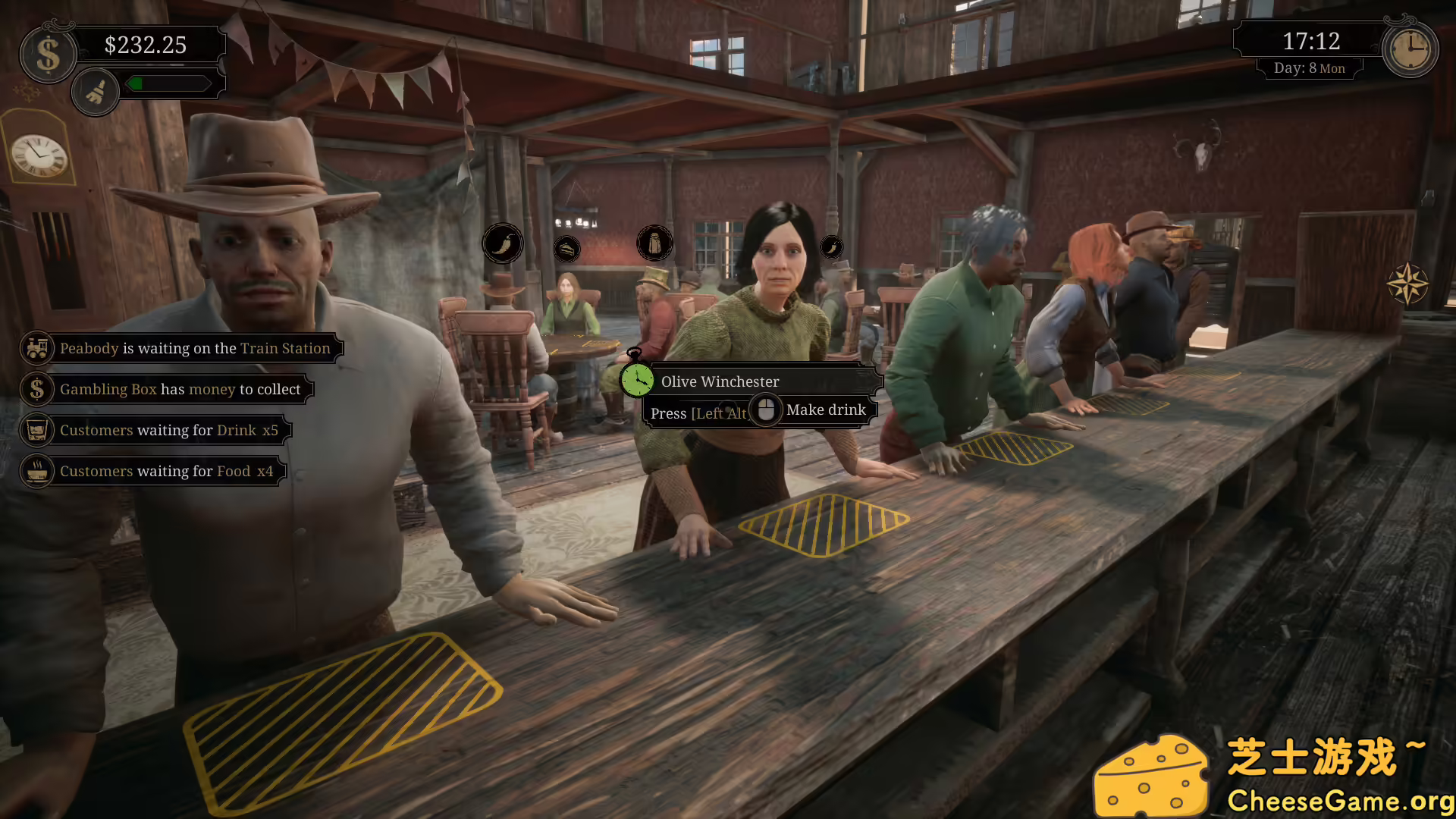Open the compass navigation icon
Screen dimensions: 1456x819
(x=1409, y=284)
